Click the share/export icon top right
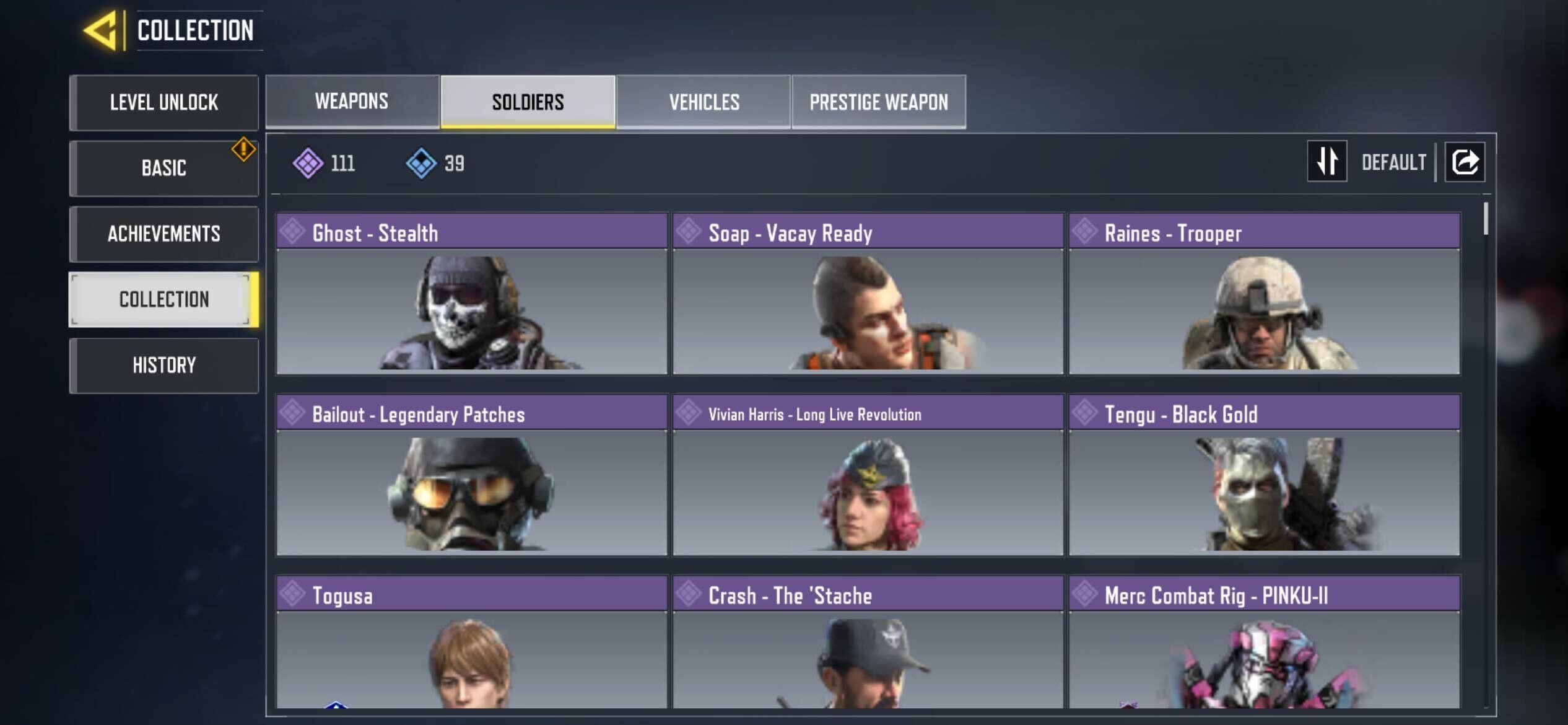The height and width of the screenshot is (725, 1568). tap(1465, 162)
